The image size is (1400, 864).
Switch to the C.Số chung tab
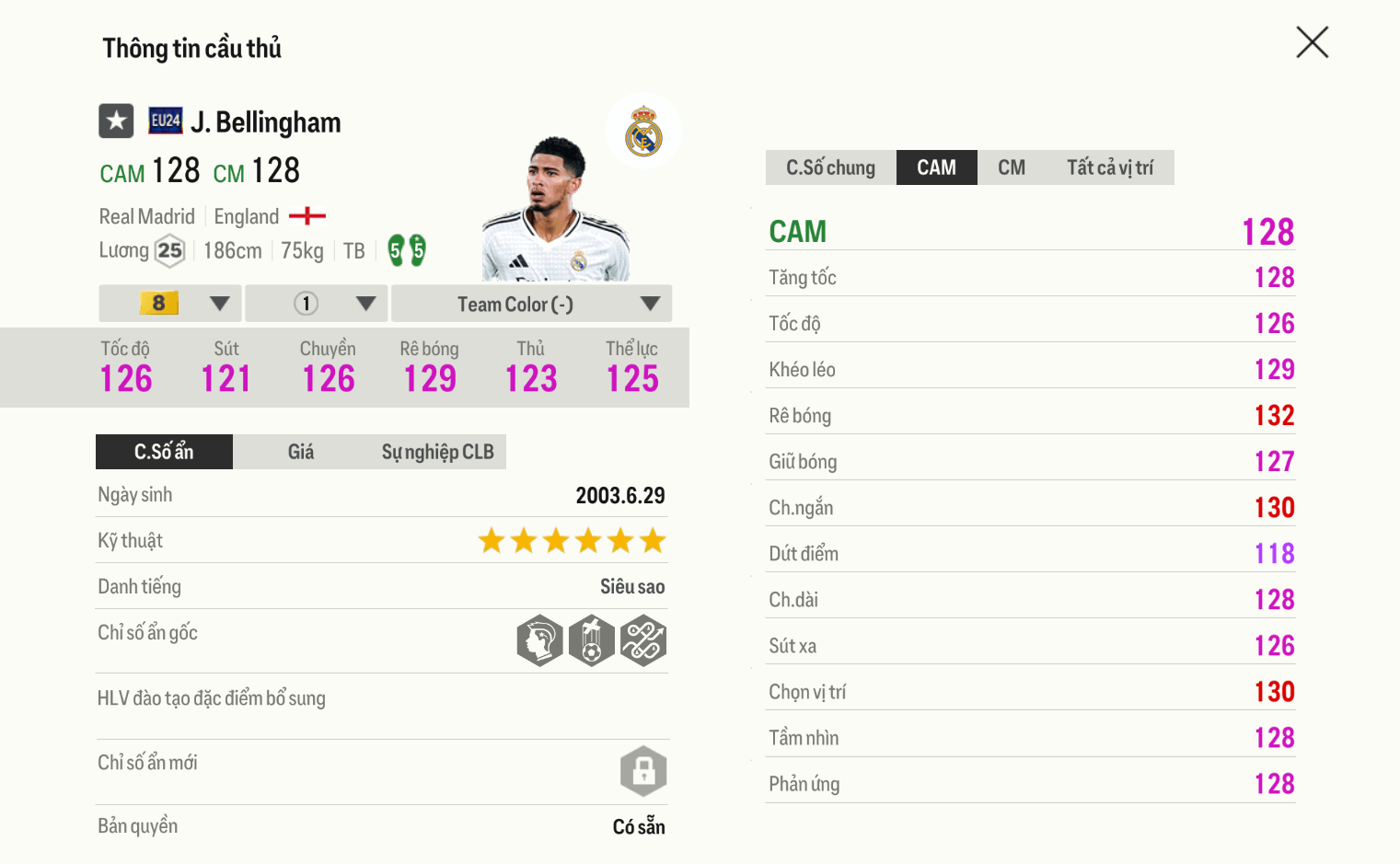click(x=830, y=167)
